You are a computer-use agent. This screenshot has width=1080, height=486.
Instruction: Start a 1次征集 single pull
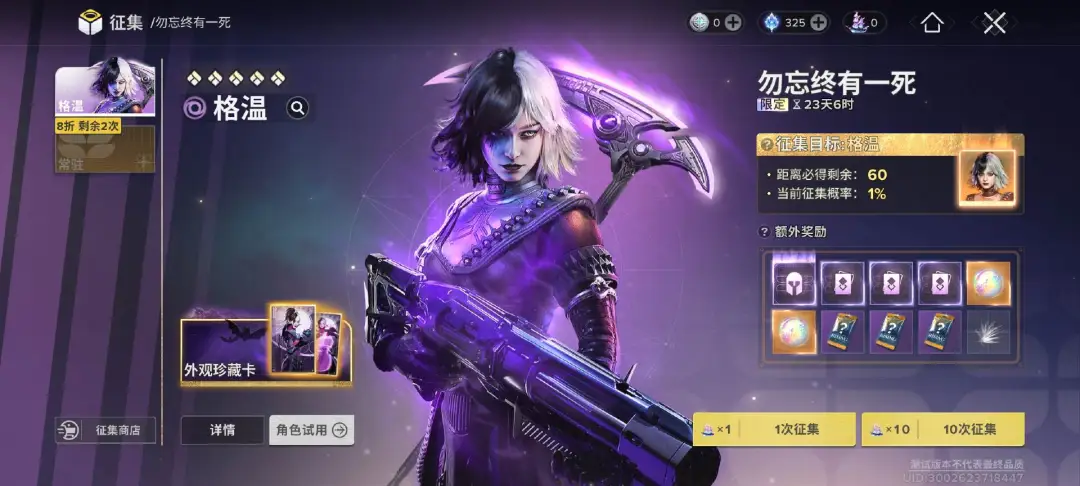[x=775, y=429]
